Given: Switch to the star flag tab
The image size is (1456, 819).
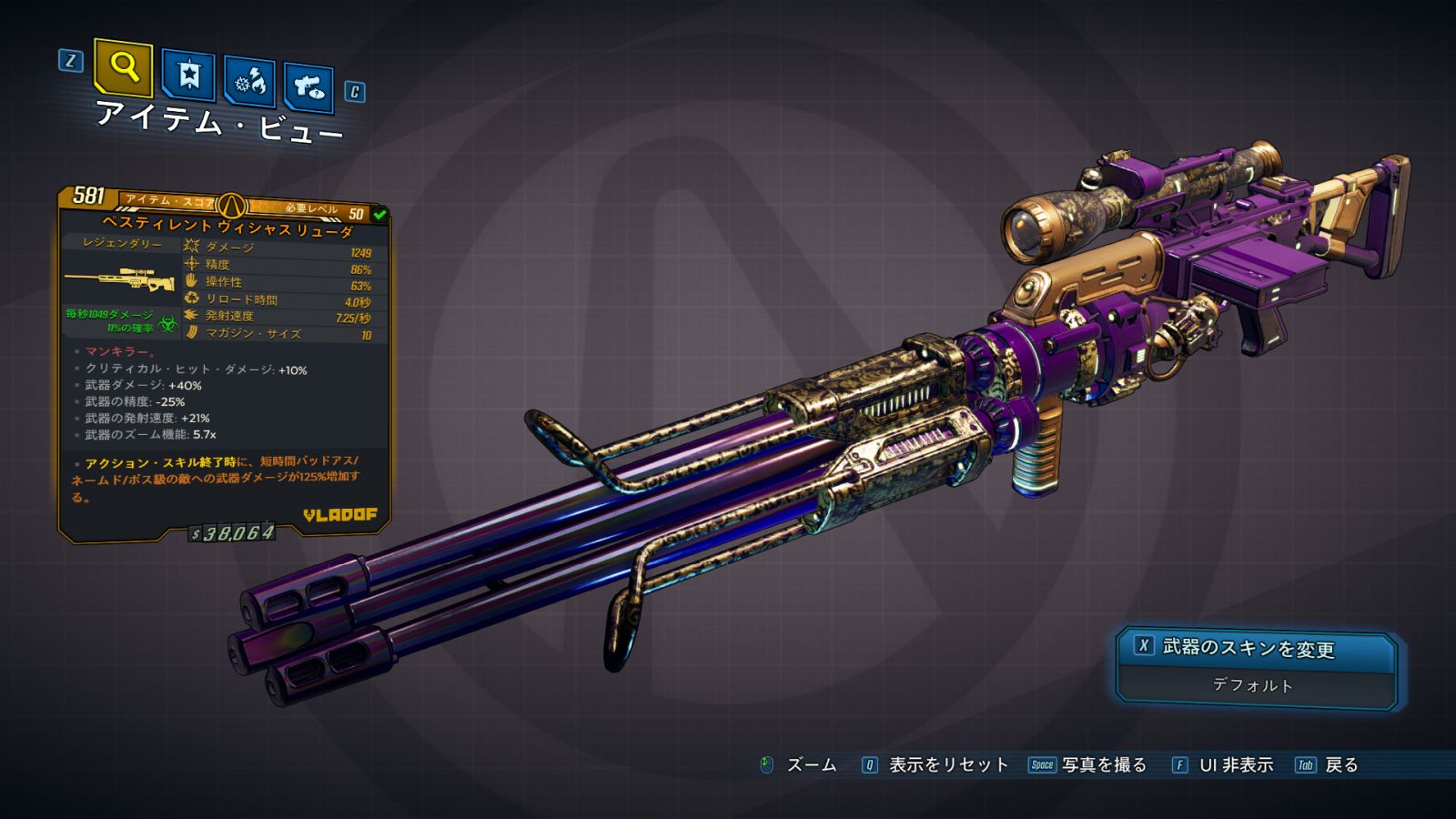Looking at the screenshot, I should pos(188,76).
